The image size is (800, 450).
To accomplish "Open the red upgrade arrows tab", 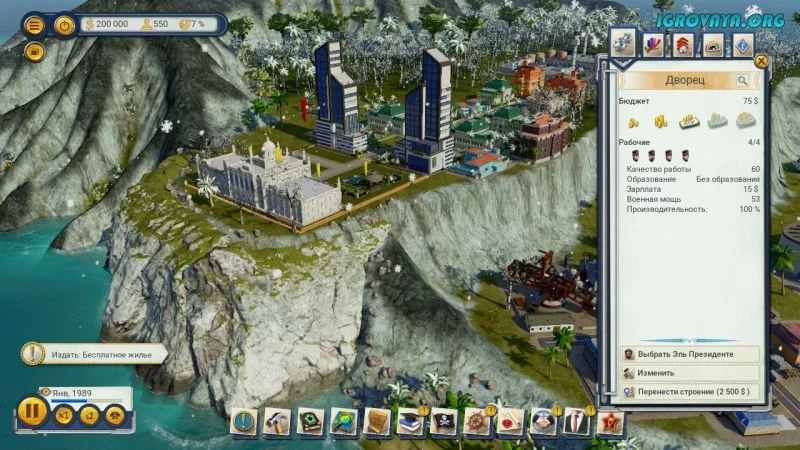I will 682,44.
